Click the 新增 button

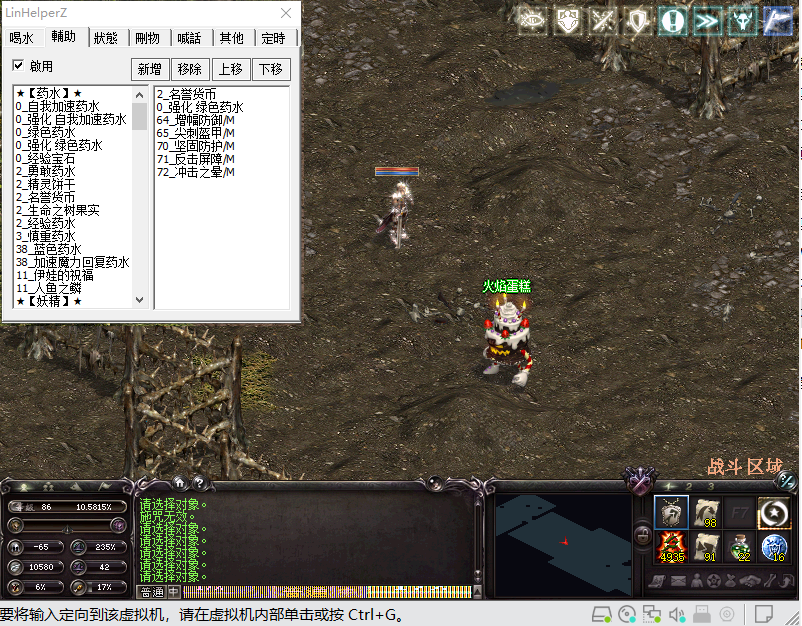(x=149, y=69)
